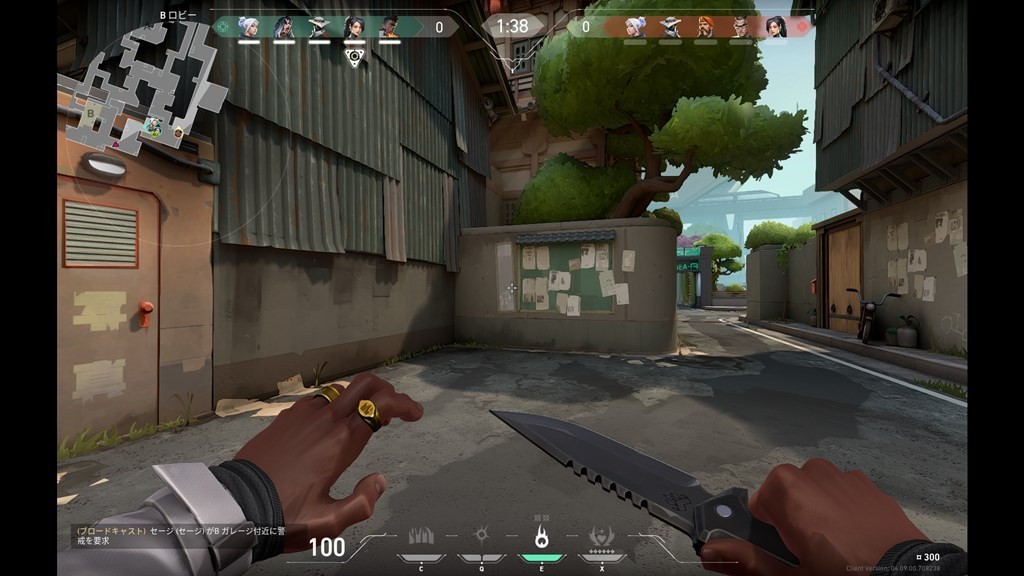1024x576 pixels.
Task: Choose Phoenix's portrait in the teal team bar
Action: tap(389, 27)
